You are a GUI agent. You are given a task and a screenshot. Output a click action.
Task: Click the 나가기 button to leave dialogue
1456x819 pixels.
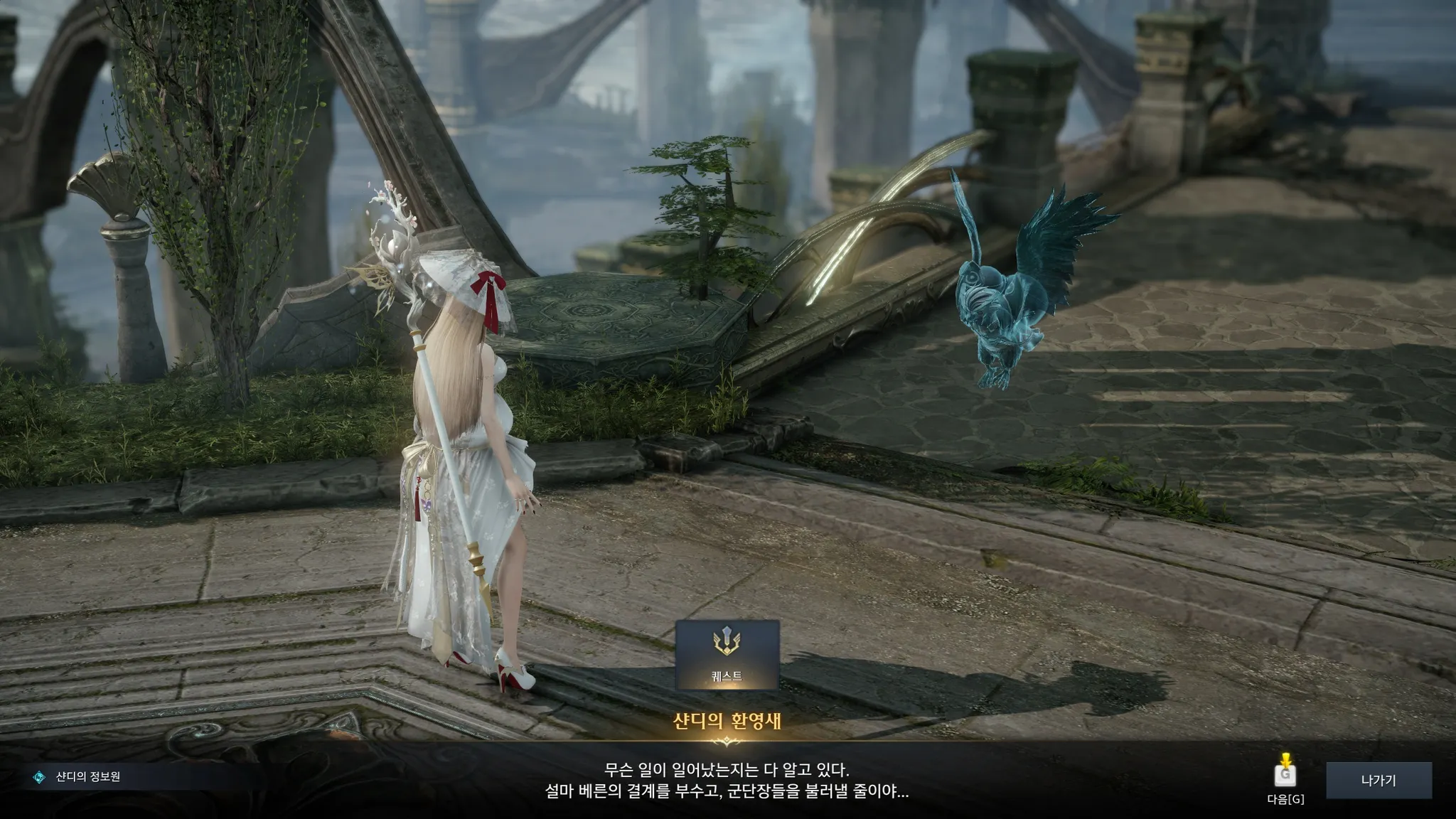point(1379,781)
